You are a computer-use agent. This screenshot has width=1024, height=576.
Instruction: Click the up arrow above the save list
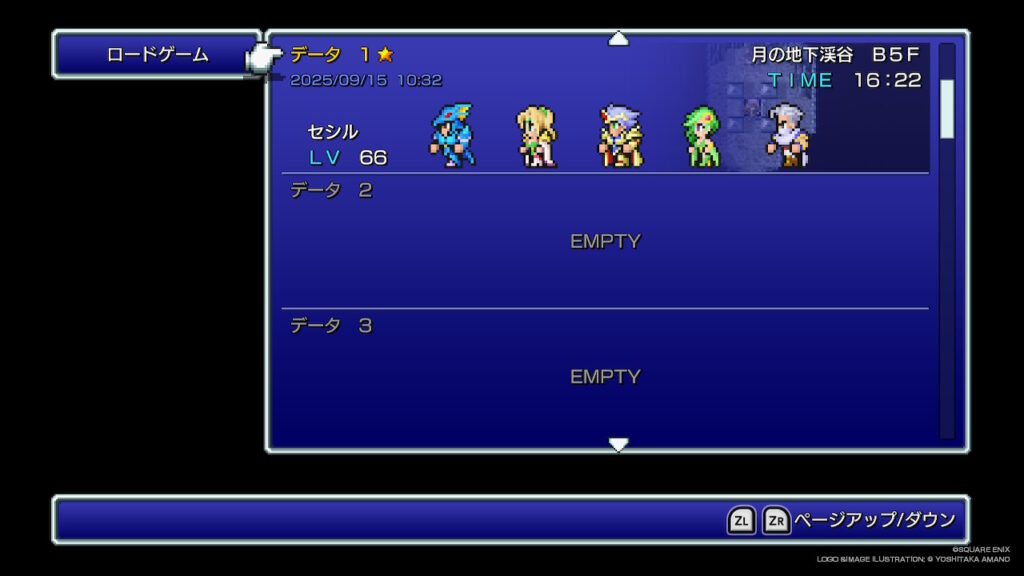(x=619, y=39)
